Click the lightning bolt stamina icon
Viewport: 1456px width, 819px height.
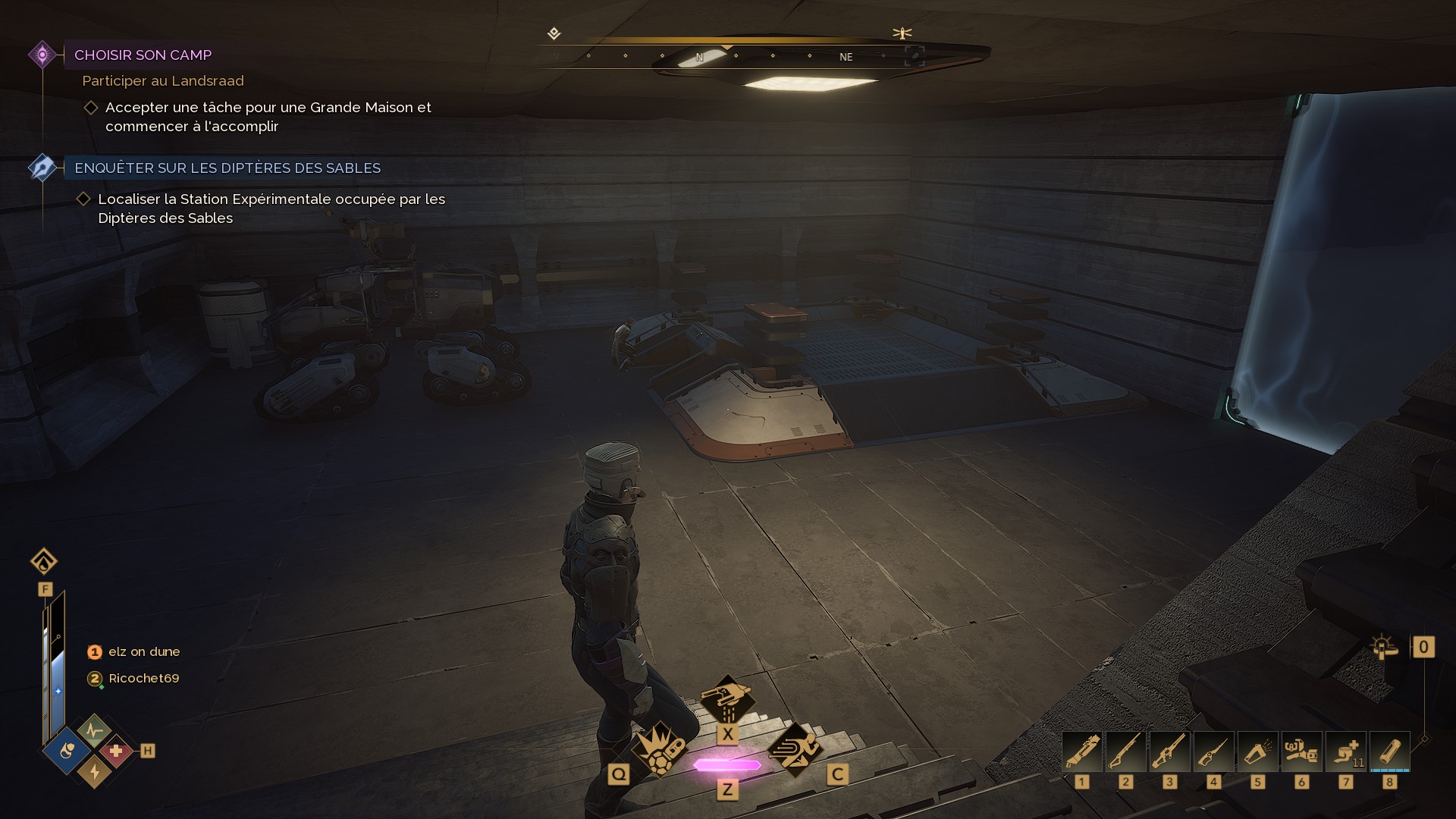click(x=94, y=771)
